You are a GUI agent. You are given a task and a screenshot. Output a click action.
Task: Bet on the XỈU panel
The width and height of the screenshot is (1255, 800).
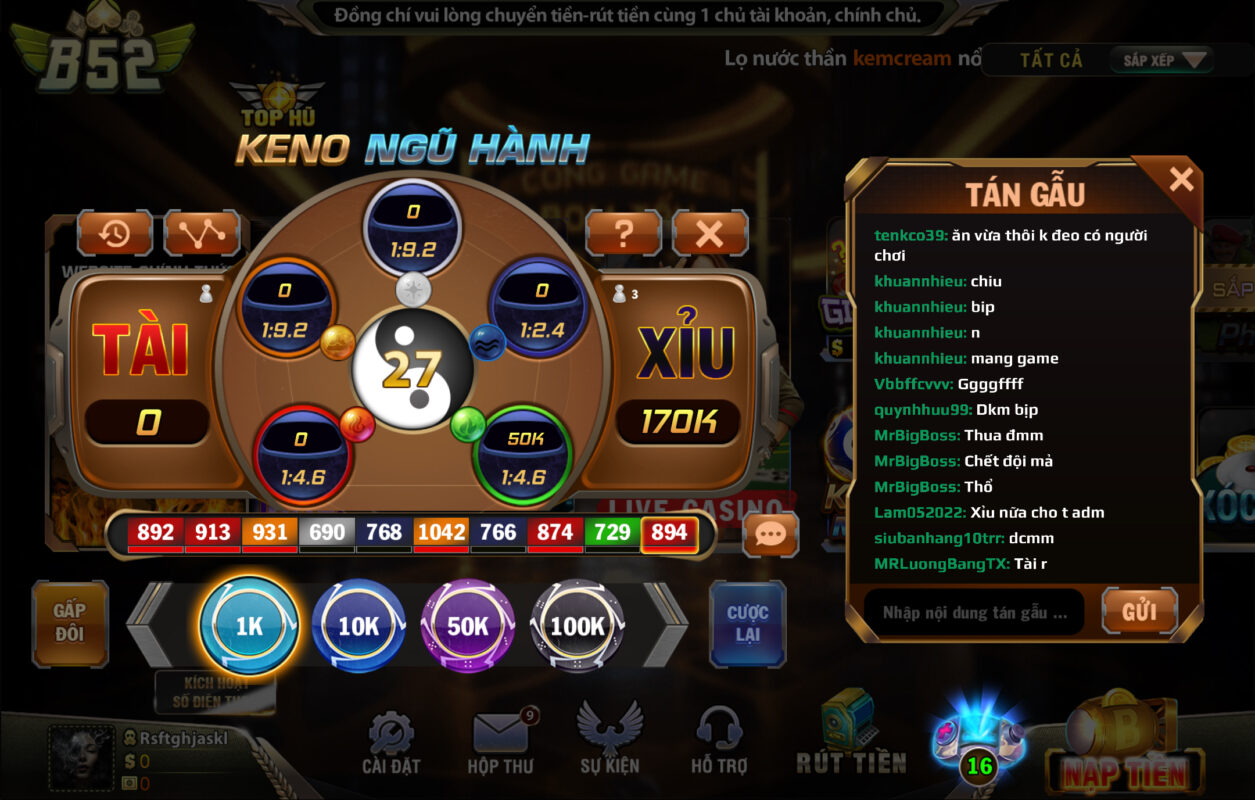(682, 370)
